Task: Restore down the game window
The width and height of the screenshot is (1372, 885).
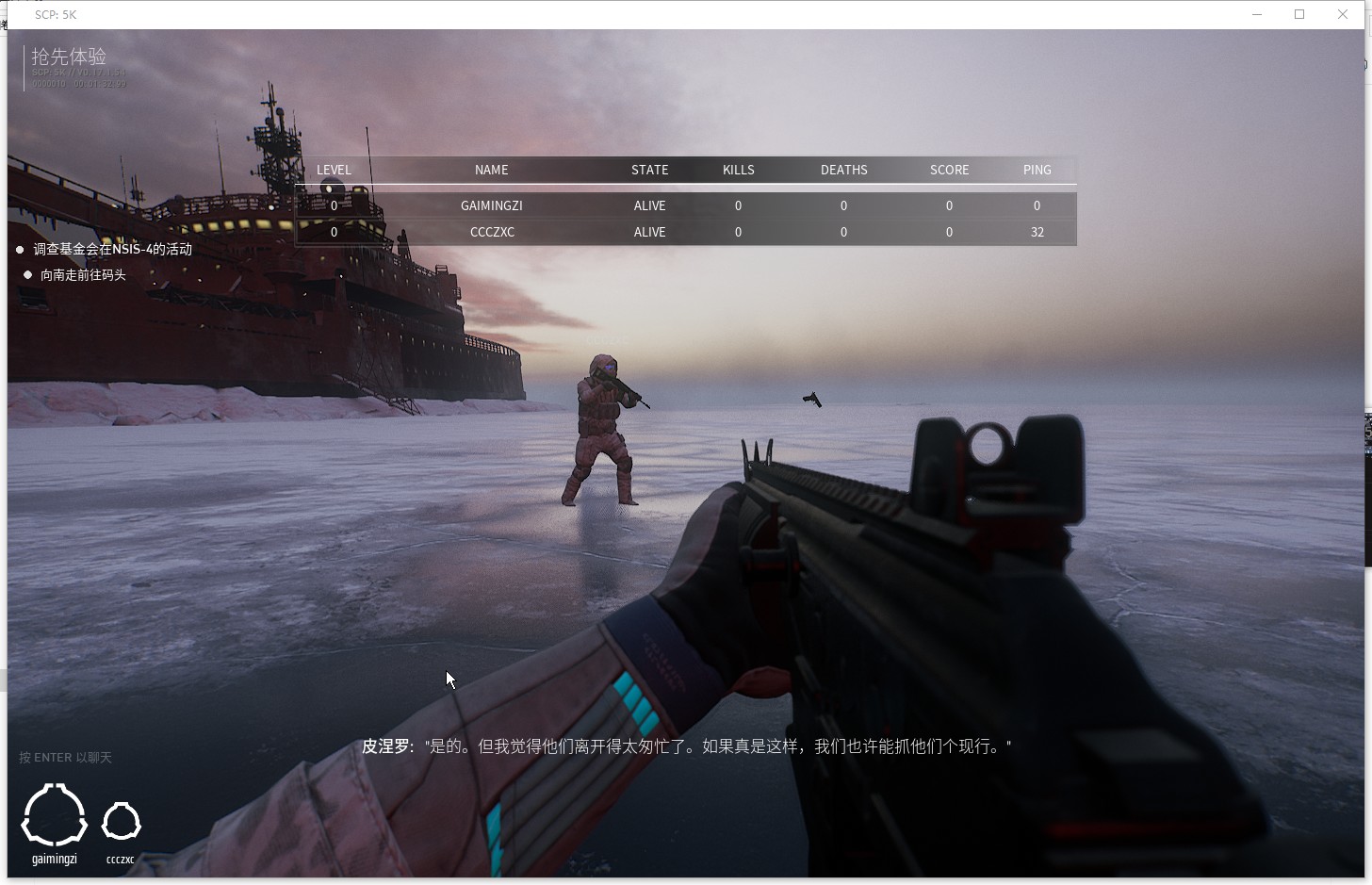Action: pyautogui.click(x=1299, y=14)
